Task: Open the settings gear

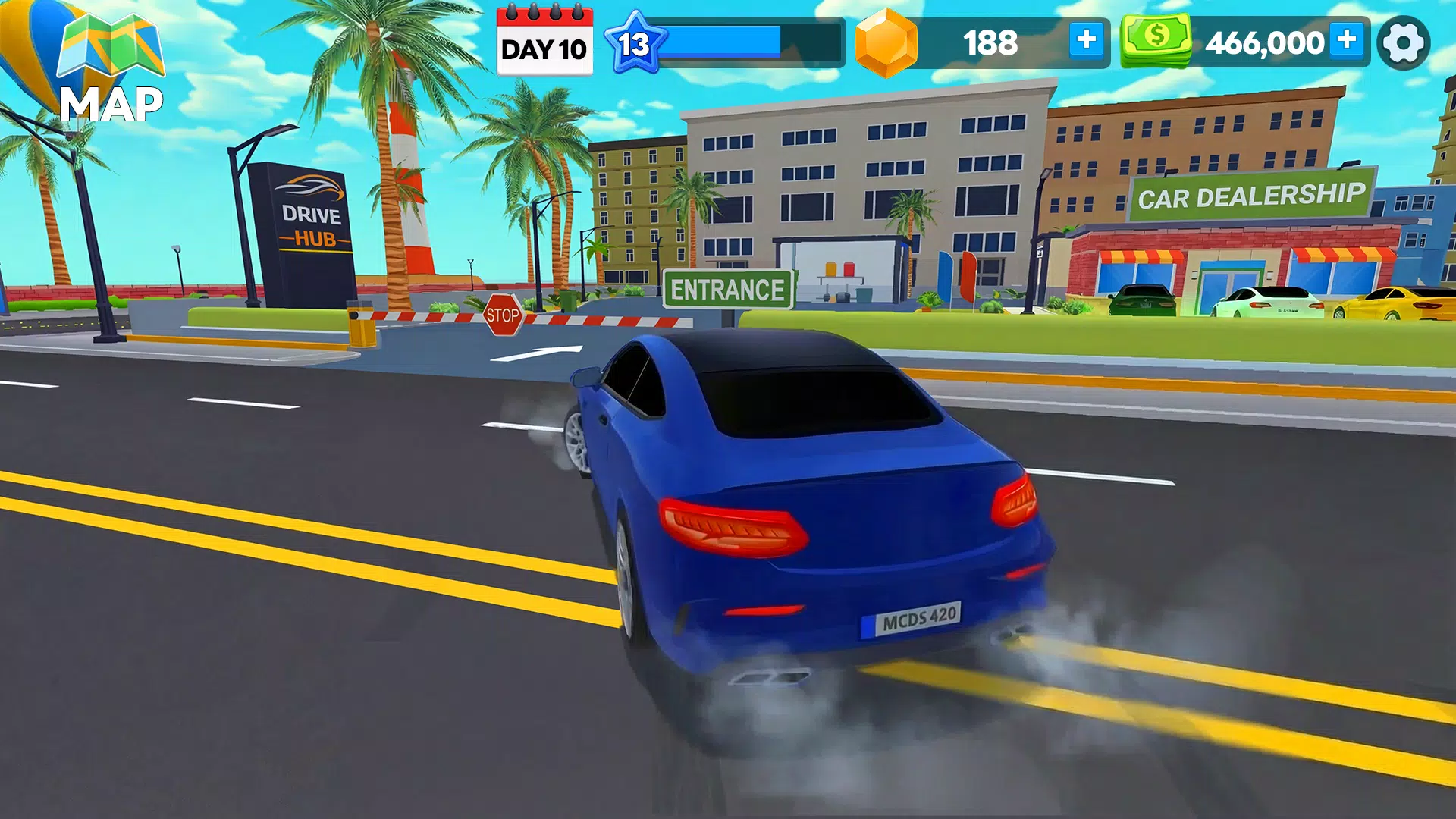Action: click(x=1404, y=42)
